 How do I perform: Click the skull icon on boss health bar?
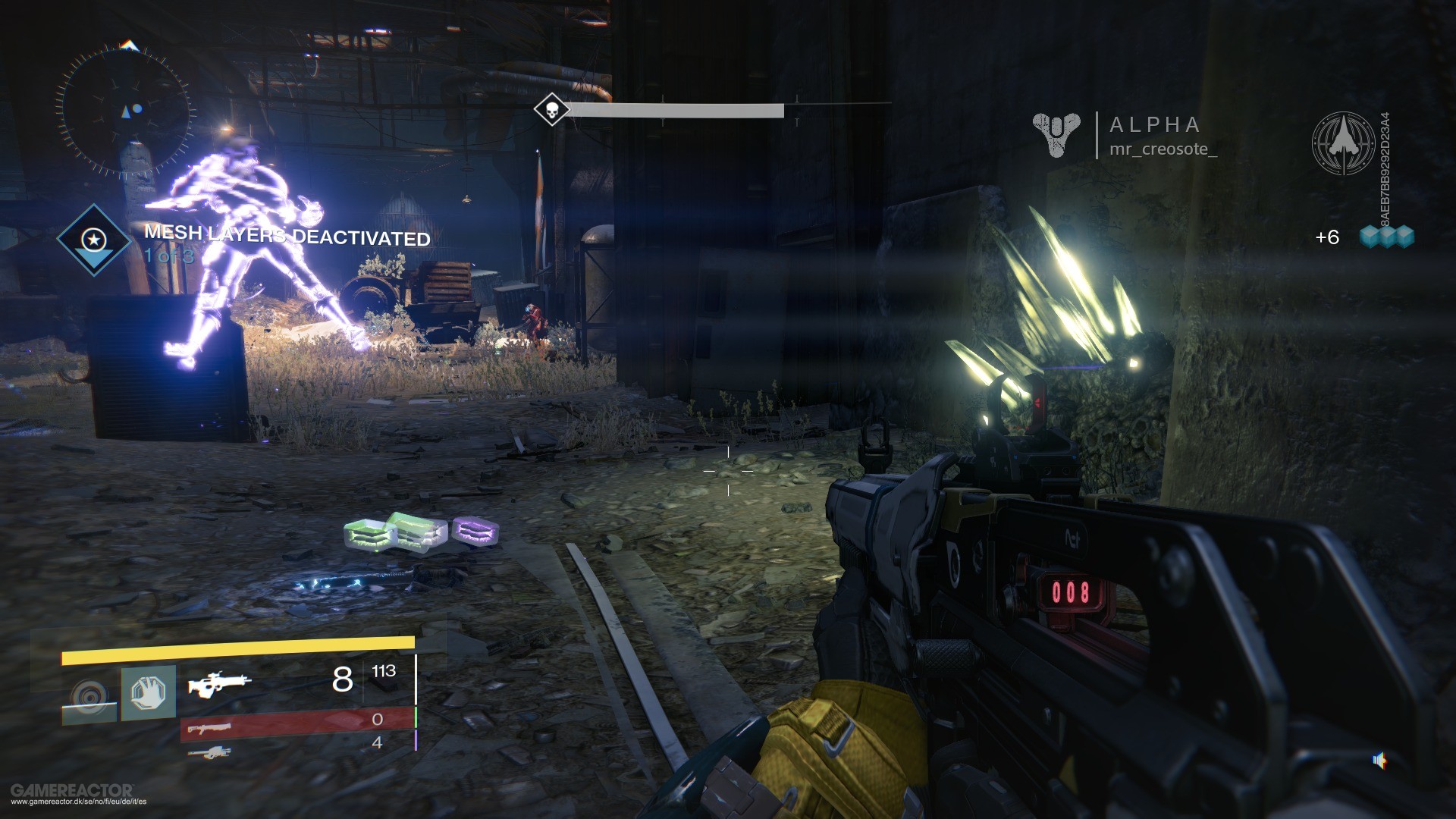[x=551, y=109]
